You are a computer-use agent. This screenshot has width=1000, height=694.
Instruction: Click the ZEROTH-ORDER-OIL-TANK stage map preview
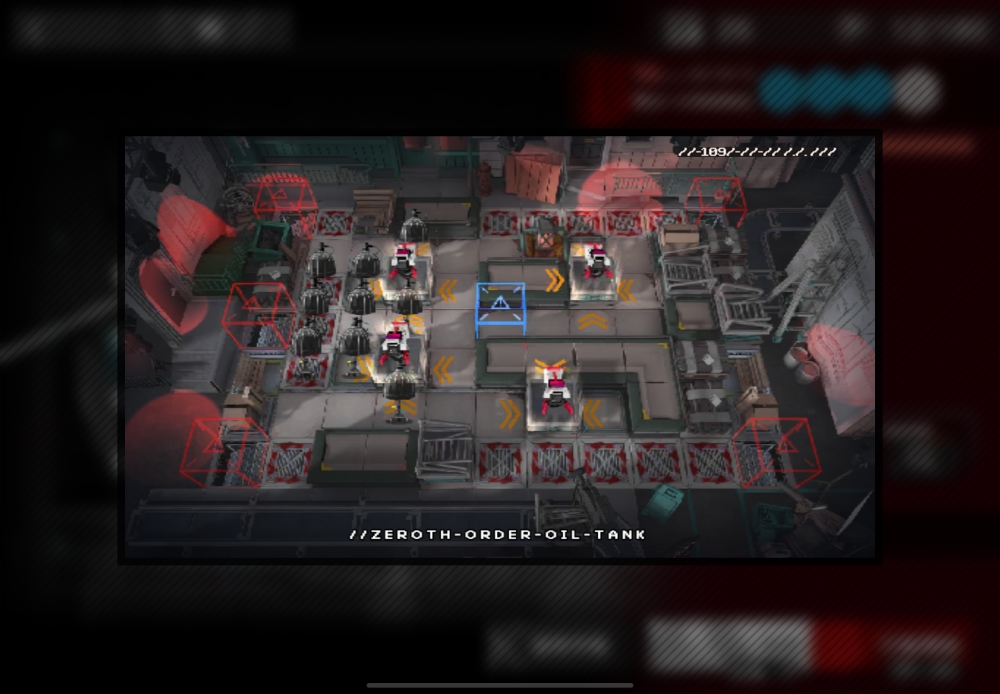point(499,346)
